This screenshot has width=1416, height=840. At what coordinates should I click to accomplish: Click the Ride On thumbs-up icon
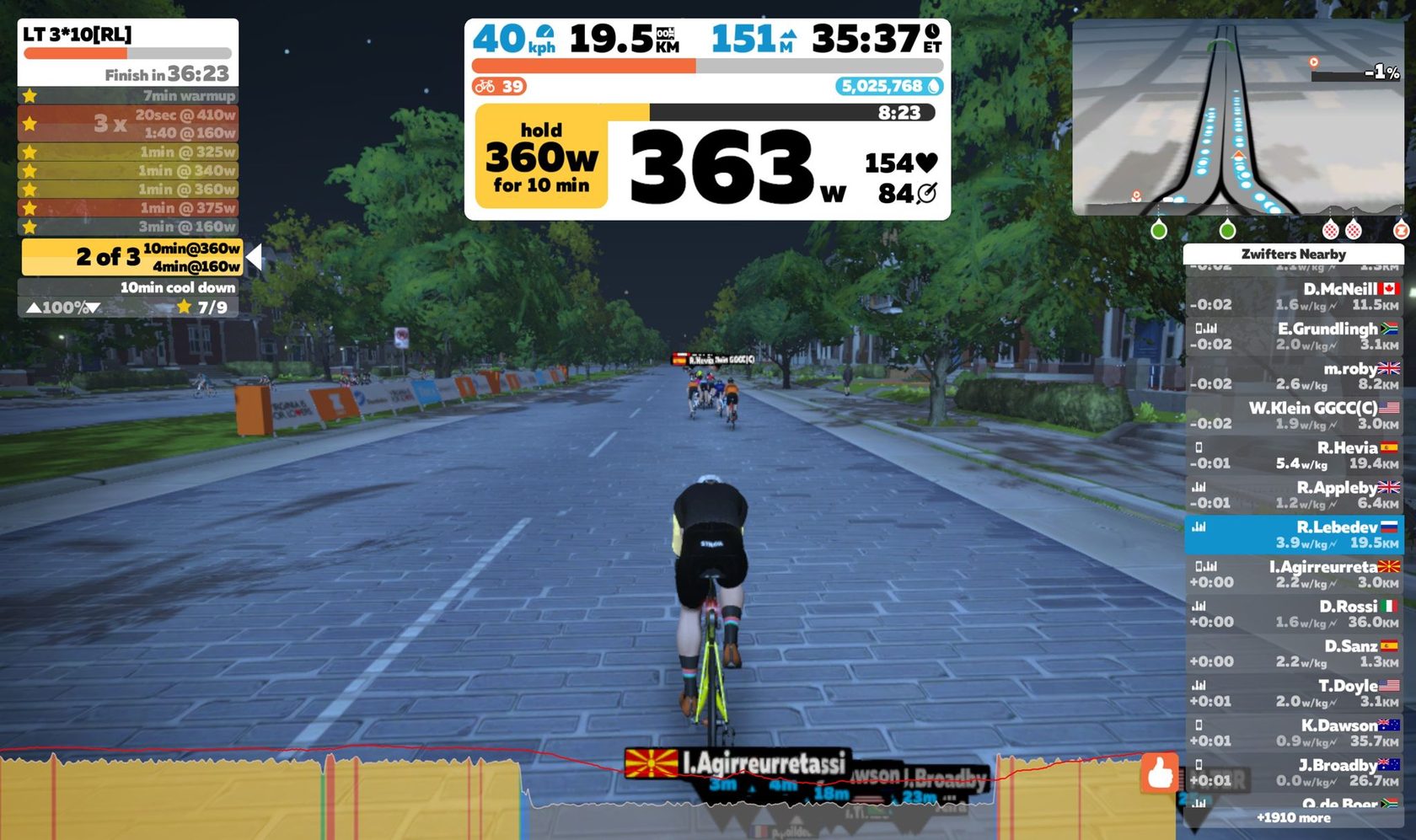coord(1158,773)
